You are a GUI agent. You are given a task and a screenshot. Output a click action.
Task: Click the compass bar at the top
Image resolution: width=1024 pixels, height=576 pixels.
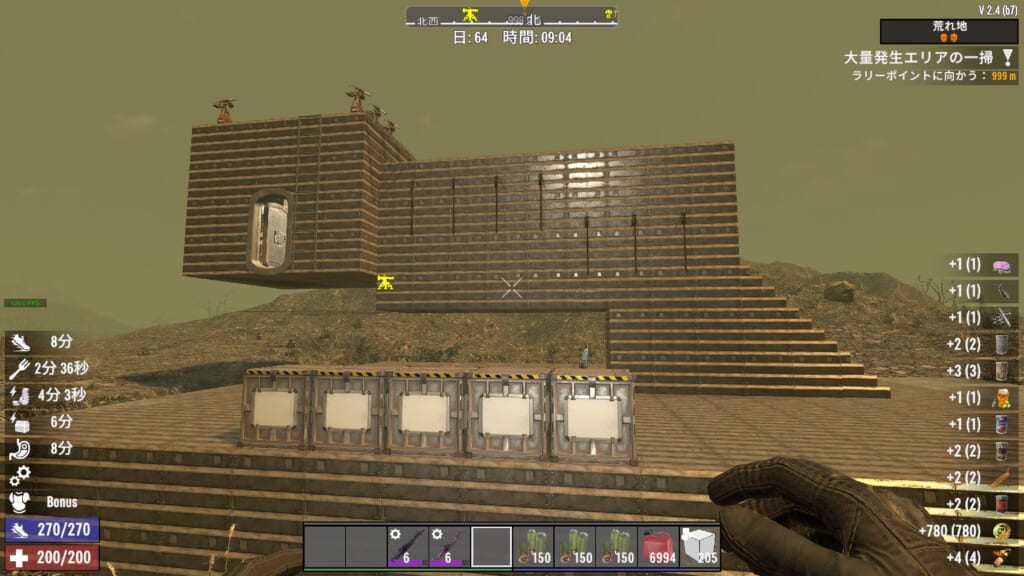511,17
